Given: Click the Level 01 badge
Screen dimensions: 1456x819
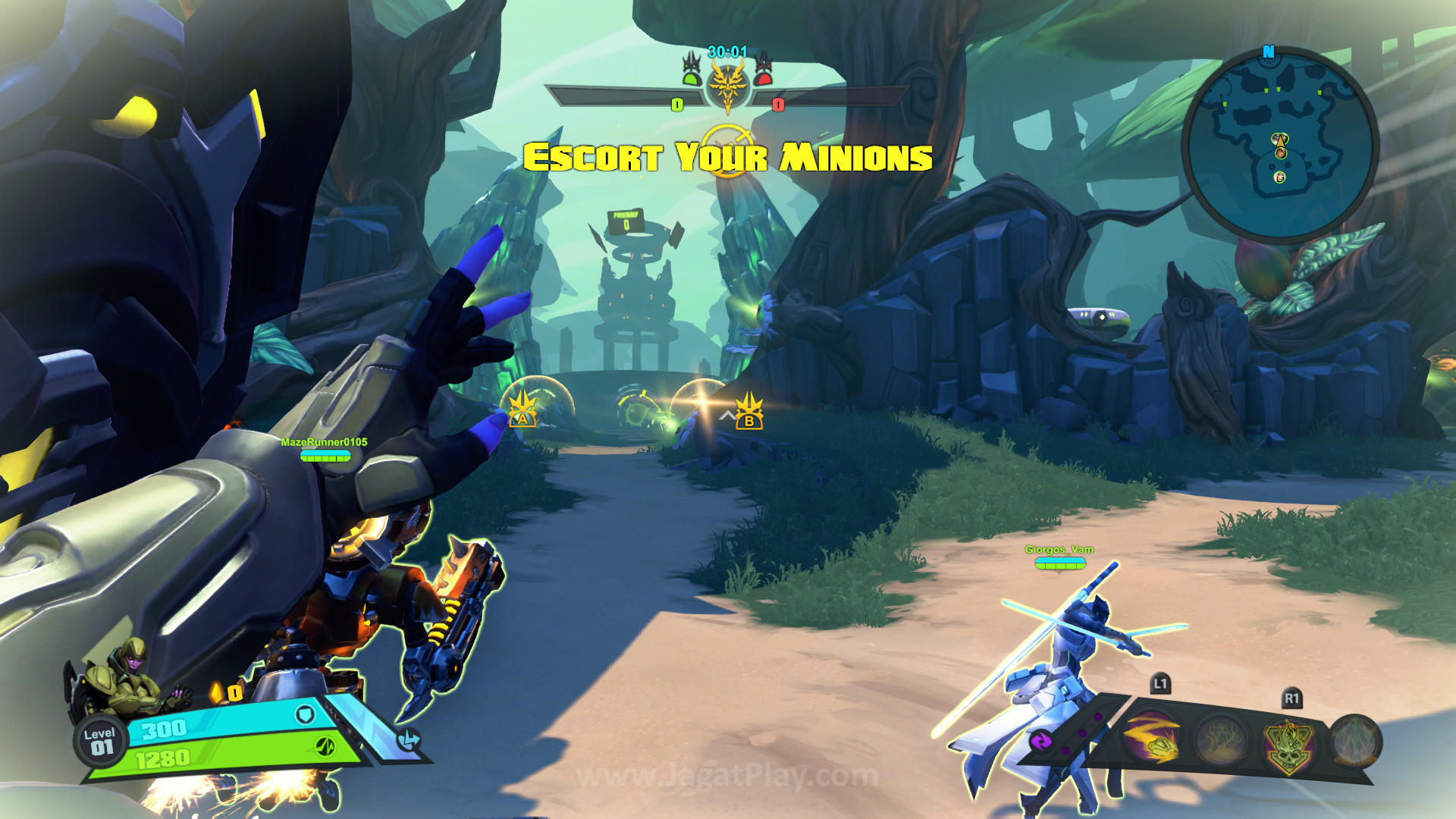Looking at the screenshot, I should coord(99,741).
